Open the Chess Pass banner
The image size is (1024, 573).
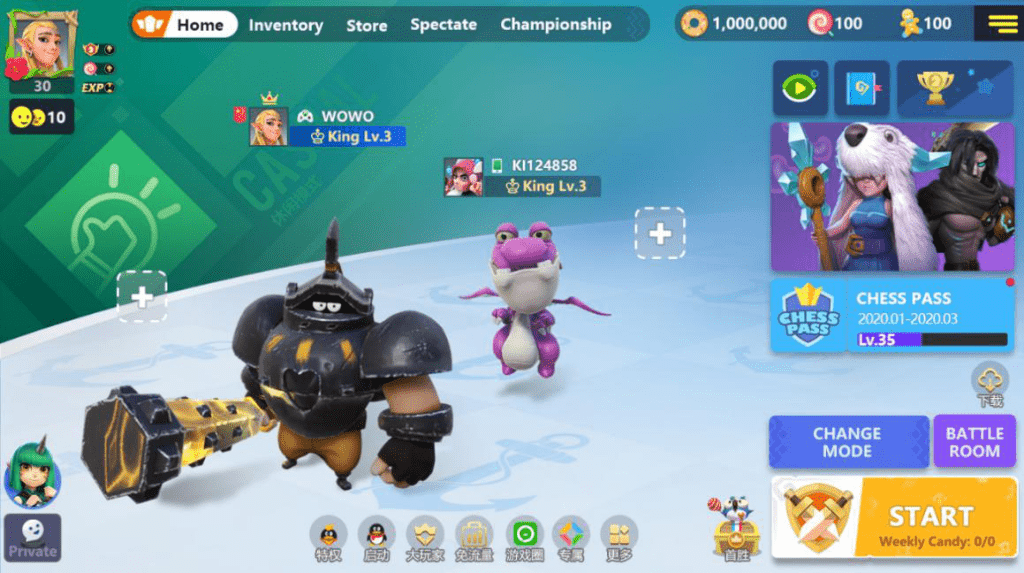(892, 315)
